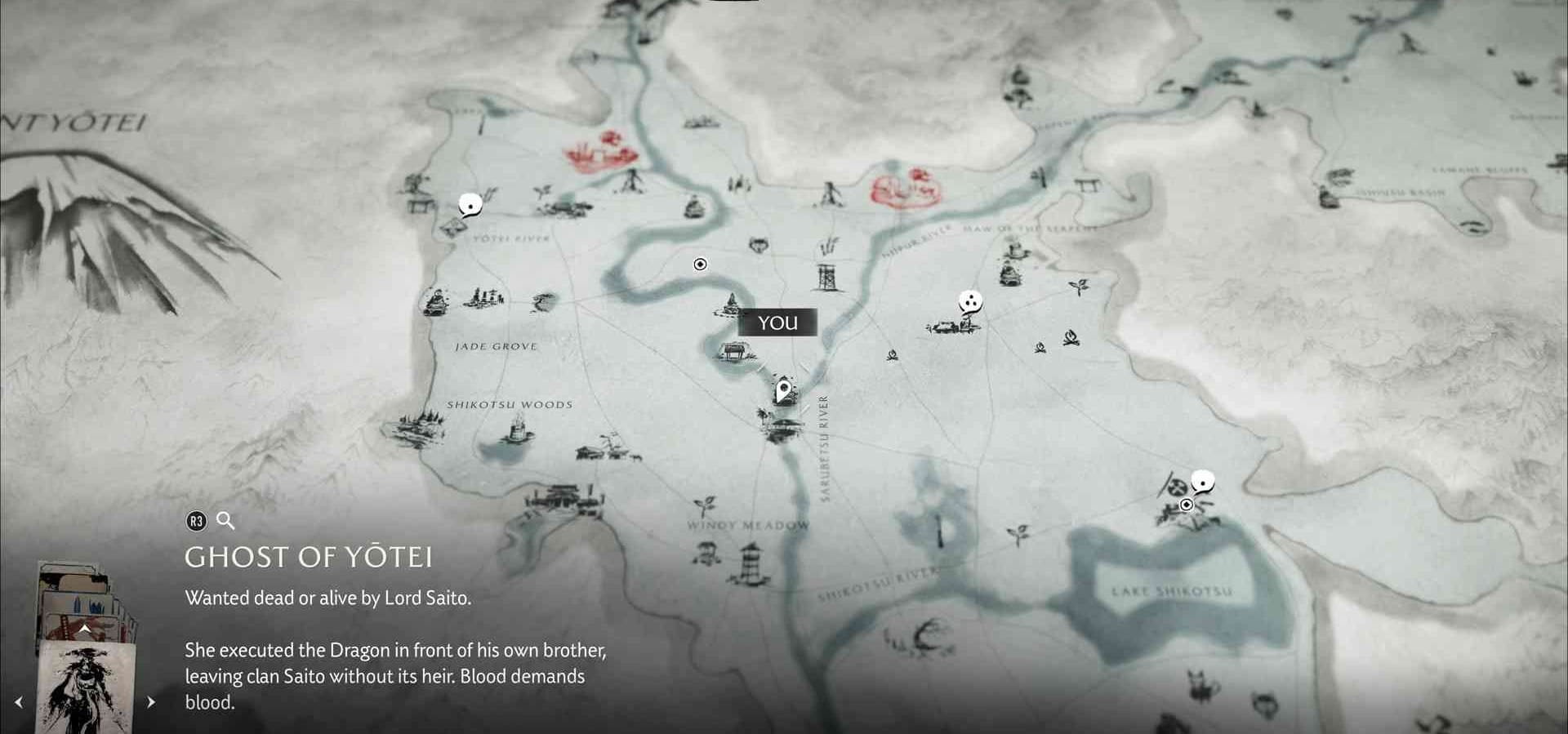Select the bullseye objective marker near Lake Shikotsu
The image size is (1568, 734).
1187,505
